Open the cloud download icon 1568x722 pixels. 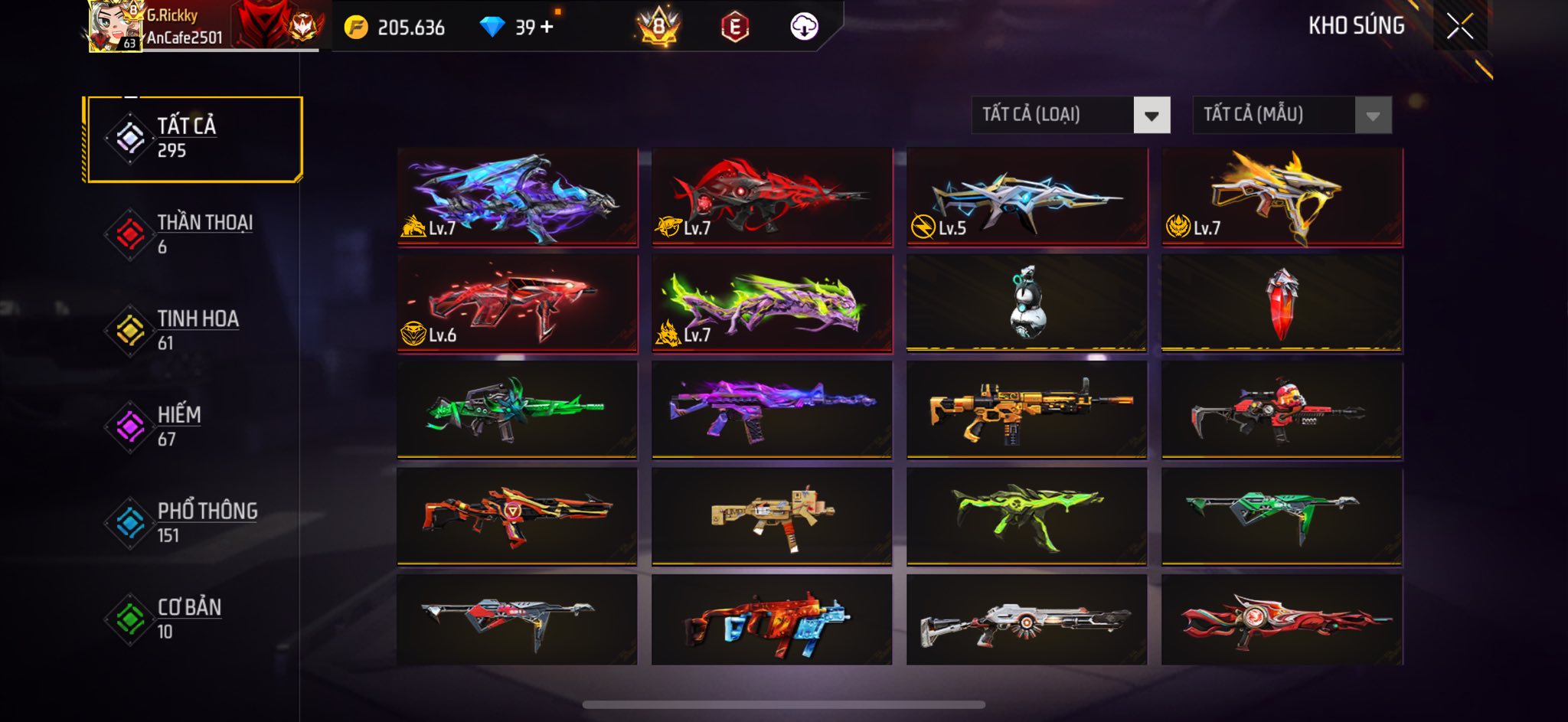tap(804, 28)
